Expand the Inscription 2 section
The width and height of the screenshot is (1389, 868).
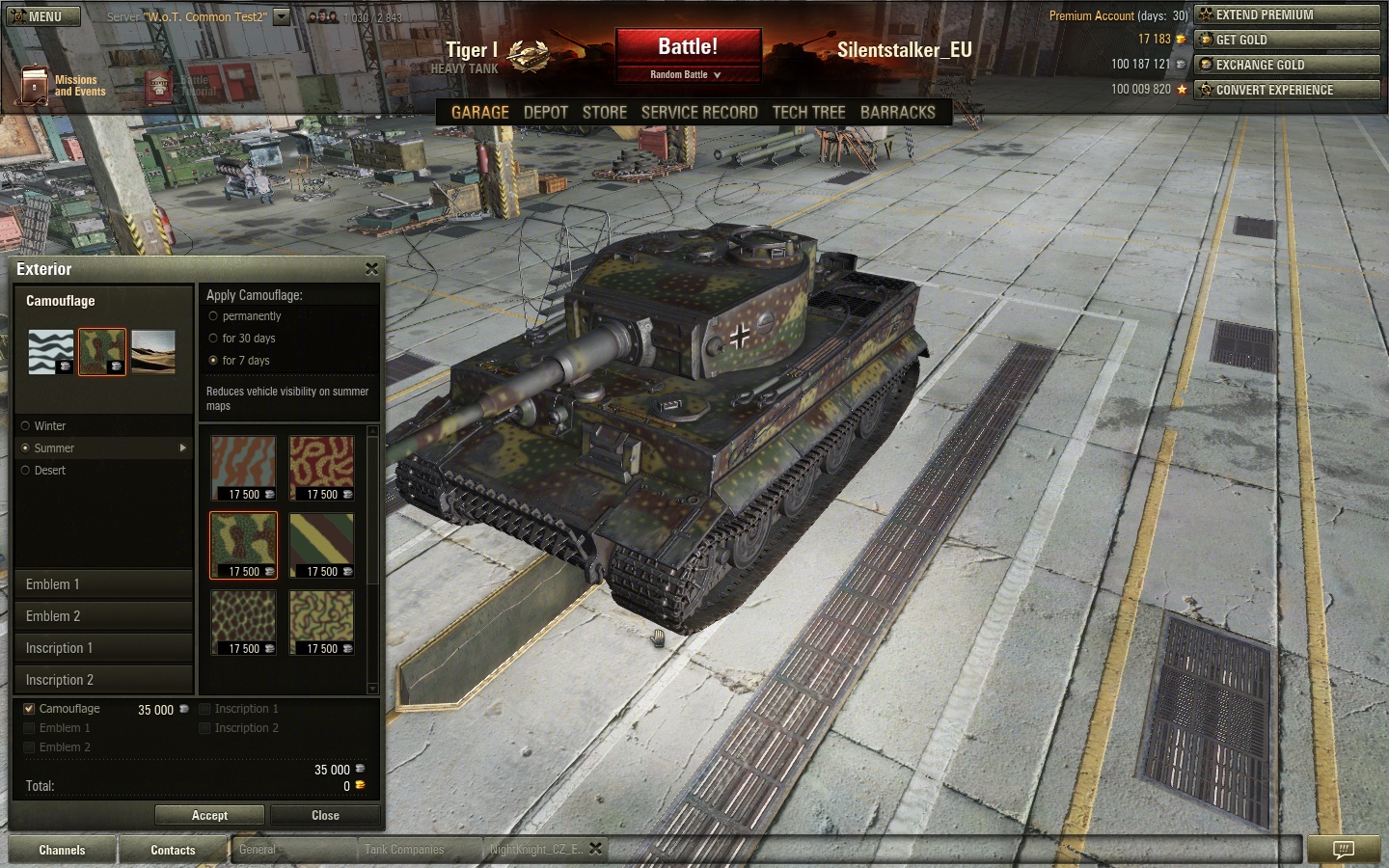point(104,680)
